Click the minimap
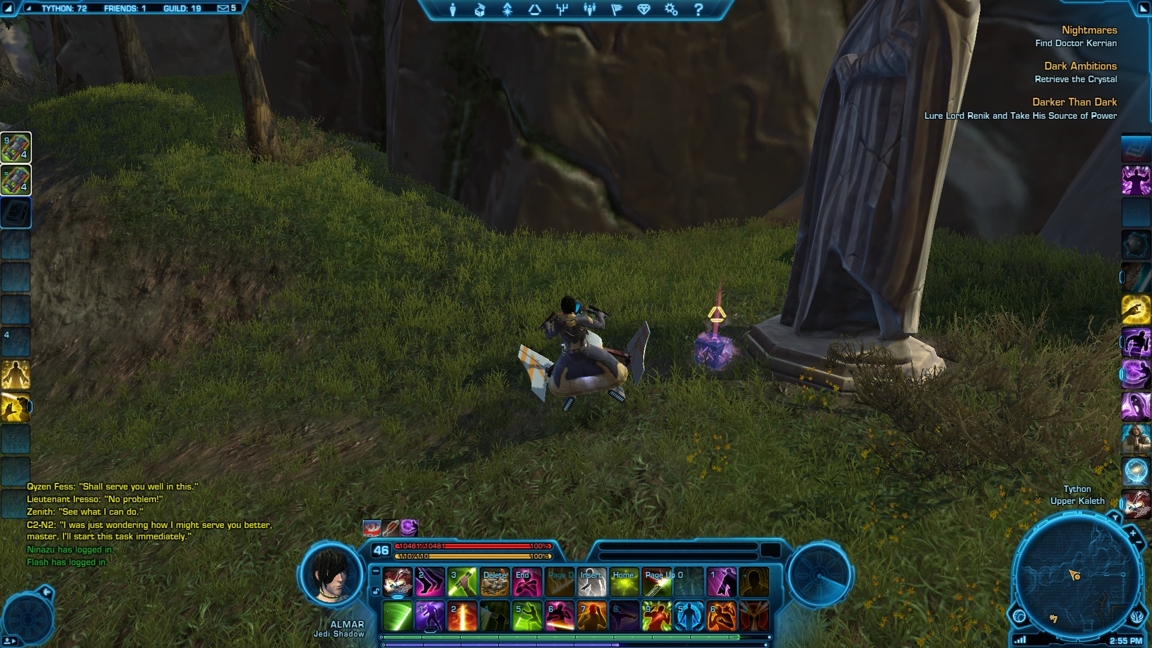The height and width of the screenshot is (648, 1152). pos(1076,575)
